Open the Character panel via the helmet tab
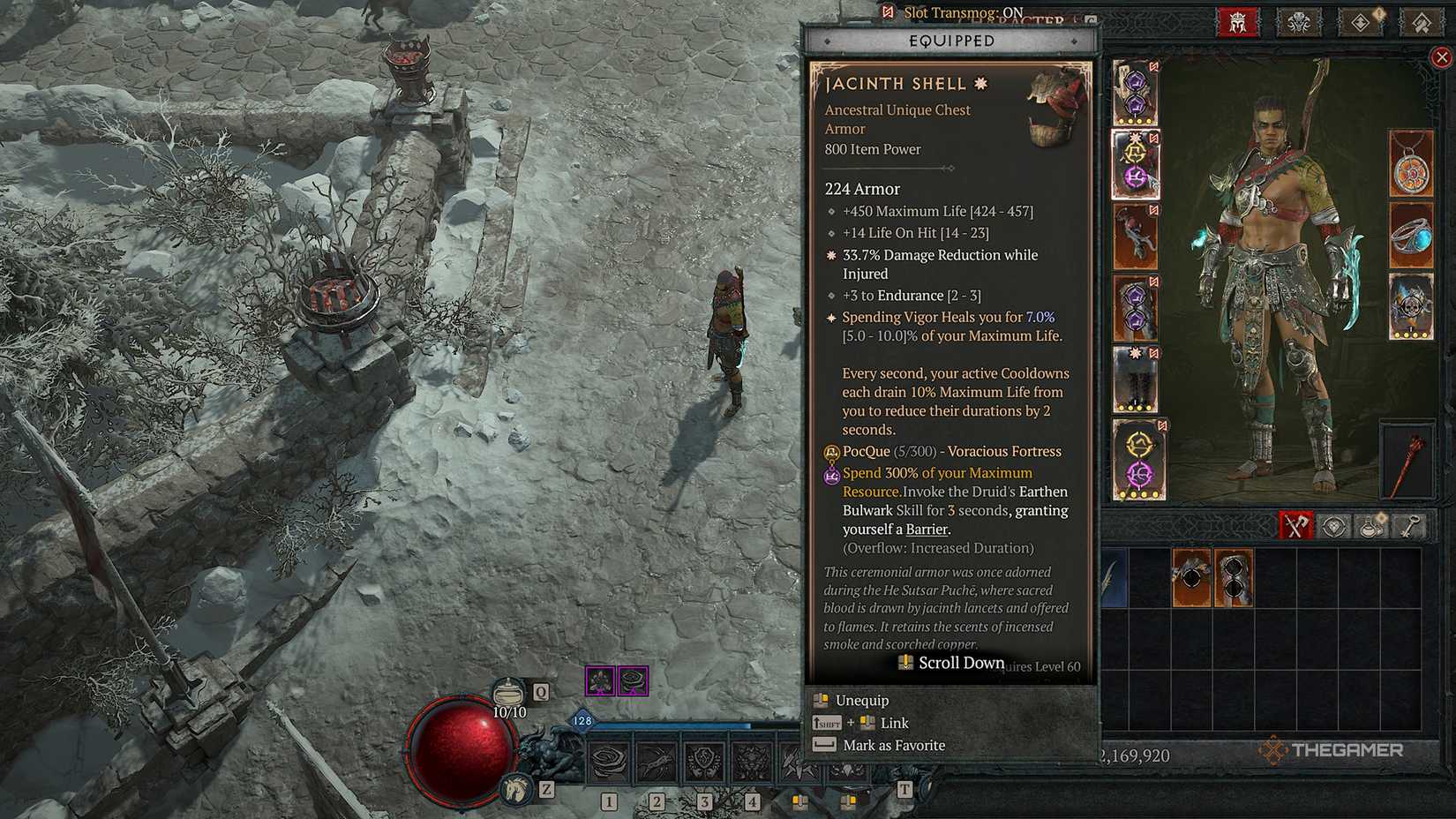 [x=1235, y=22]
